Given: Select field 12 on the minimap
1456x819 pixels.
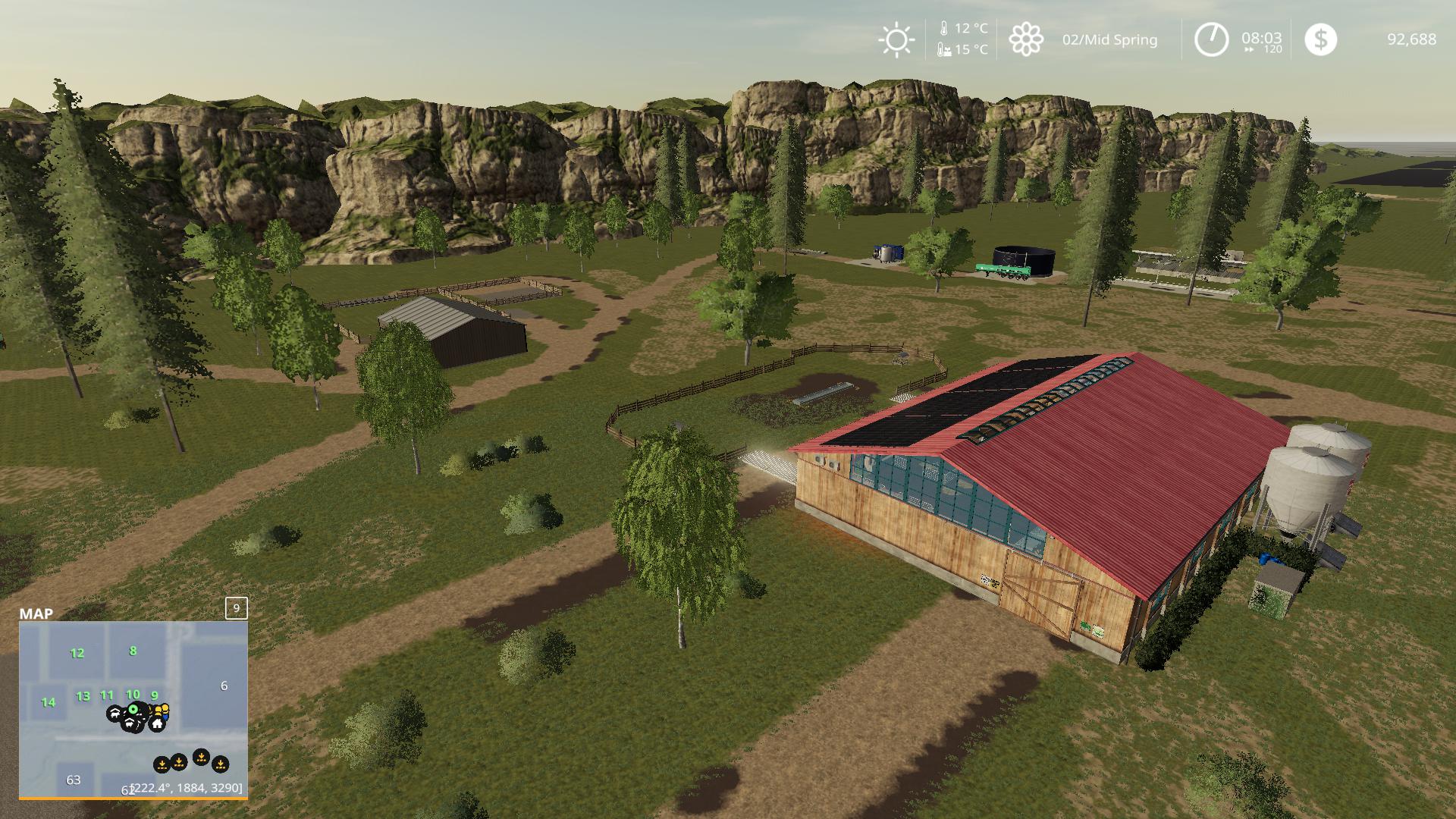Looking at the screenshot, I should [x=77, y=653].
